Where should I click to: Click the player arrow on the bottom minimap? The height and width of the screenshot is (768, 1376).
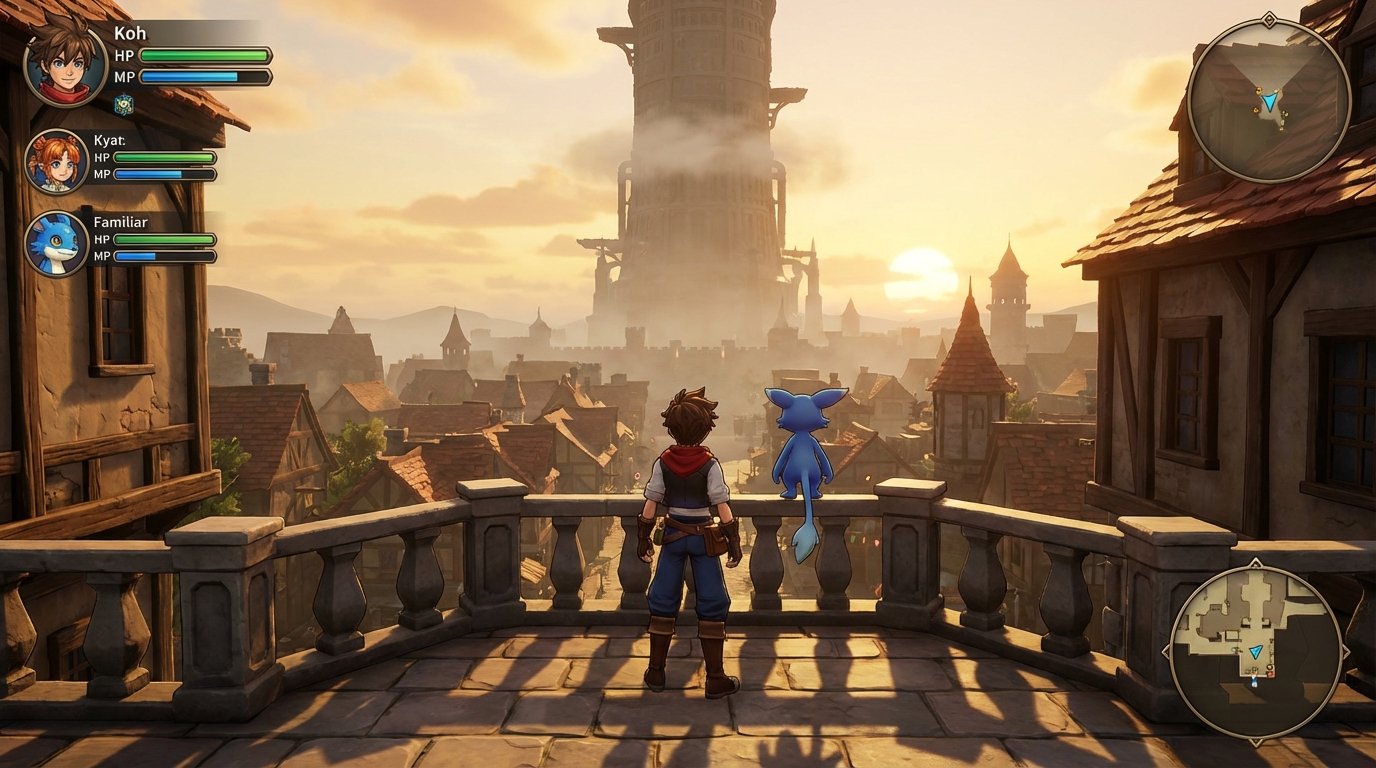[x=1256, y=653]
